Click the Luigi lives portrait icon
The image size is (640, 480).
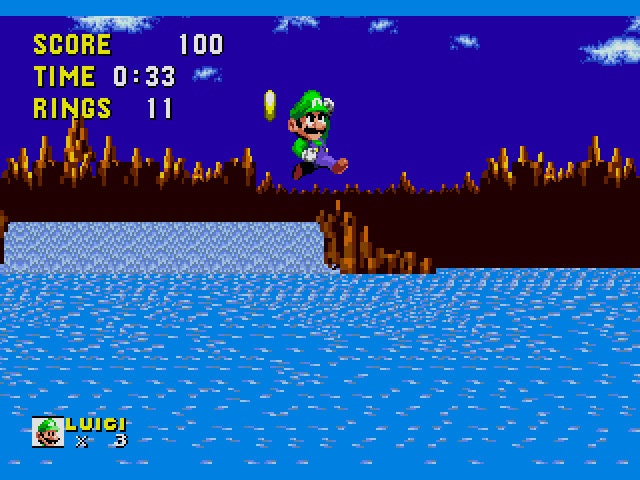47,431
